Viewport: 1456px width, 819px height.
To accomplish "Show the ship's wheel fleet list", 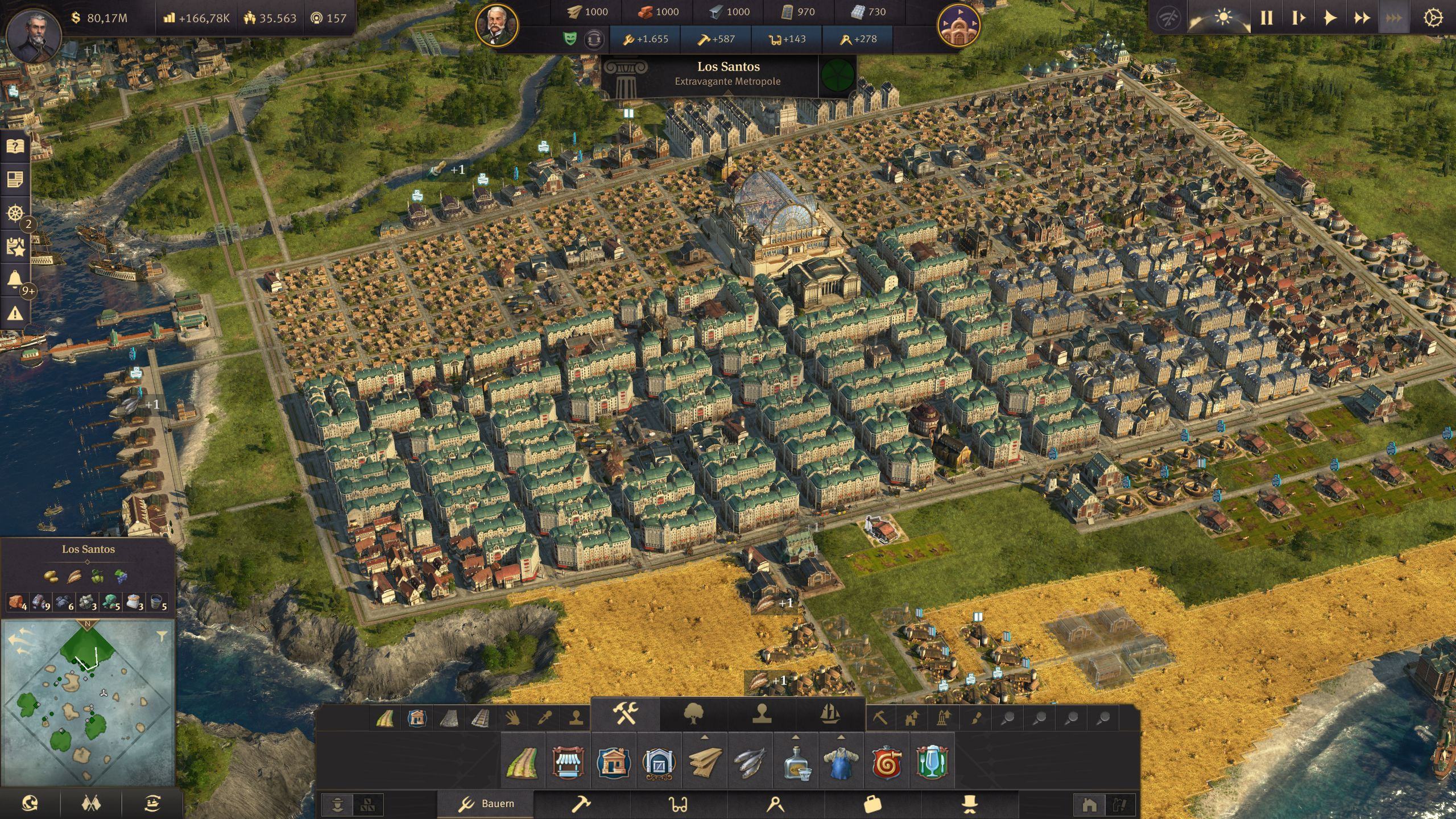I will pos(15,213).
